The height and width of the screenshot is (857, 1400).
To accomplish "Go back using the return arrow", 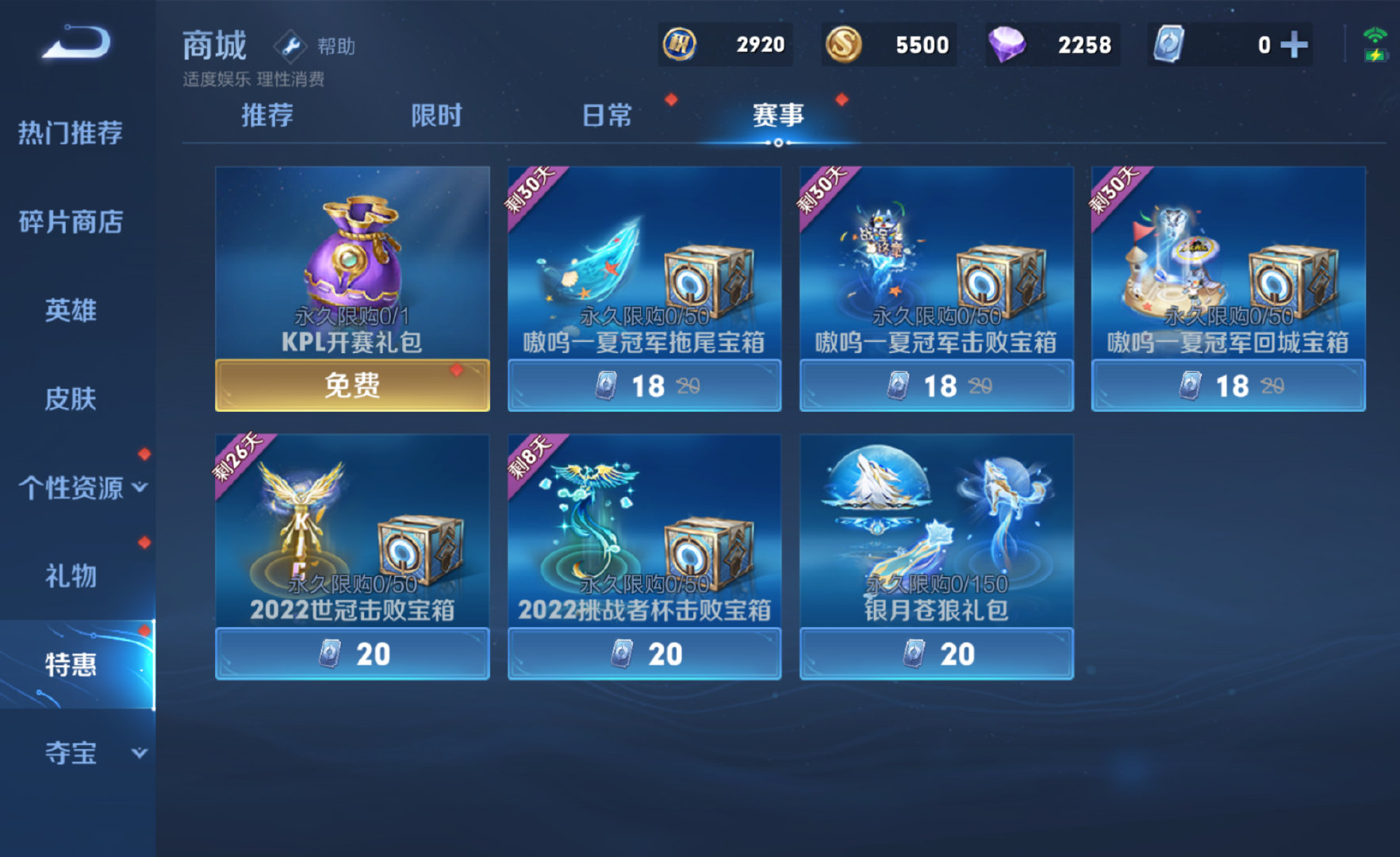I will 76,42.
